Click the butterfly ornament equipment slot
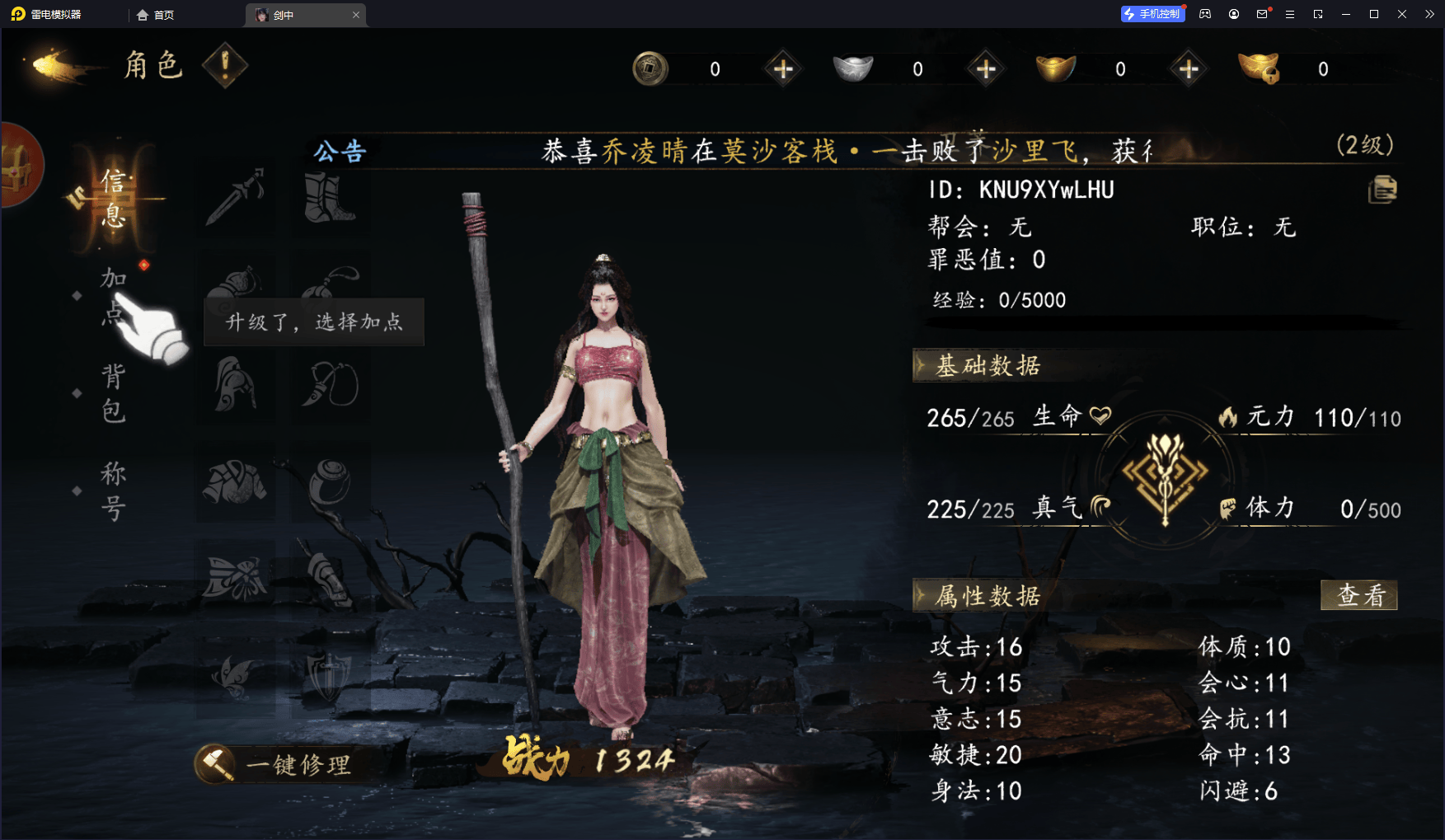 [237, 577]
